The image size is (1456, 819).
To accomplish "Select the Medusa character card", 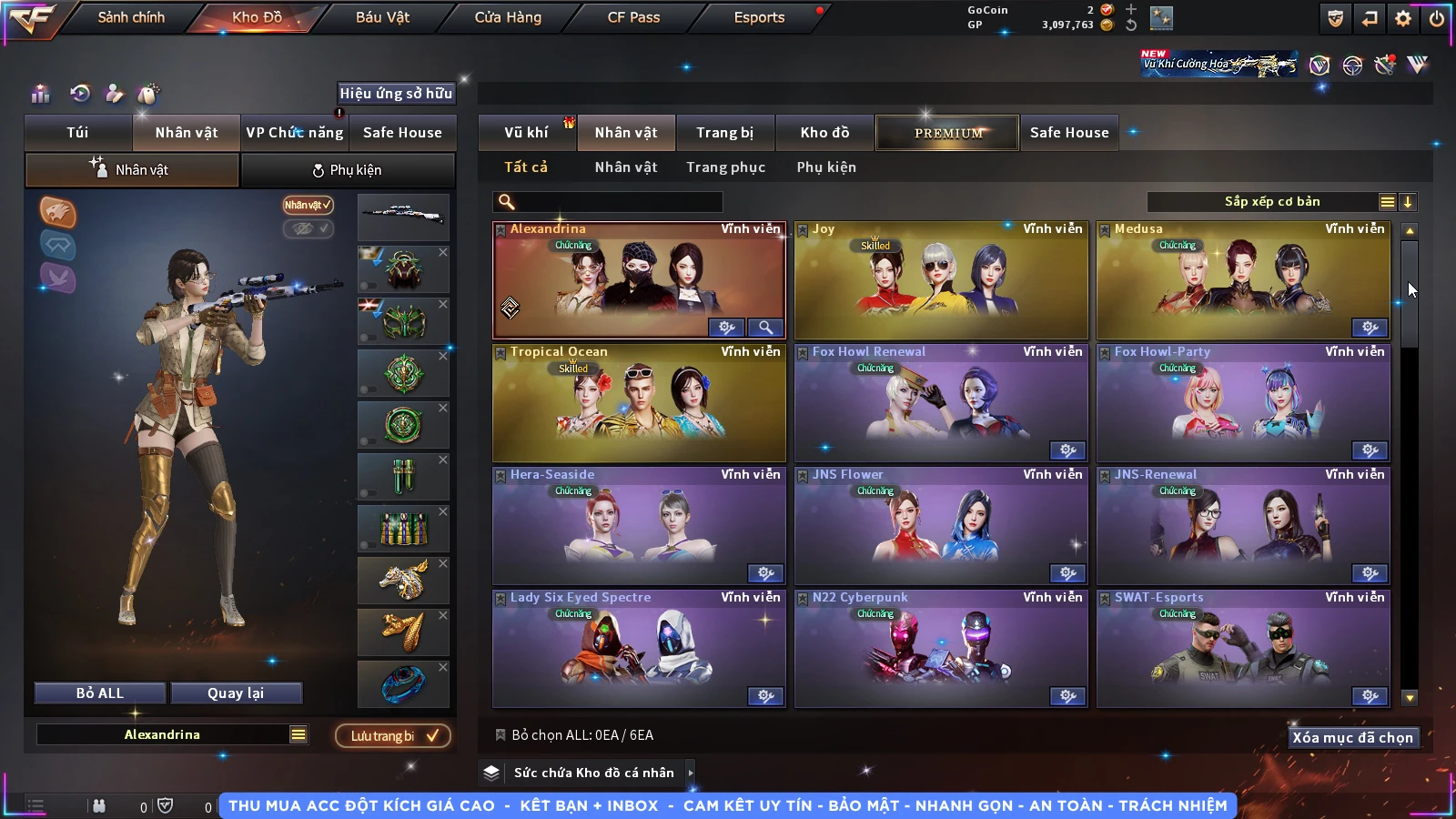I will 1243,280.
